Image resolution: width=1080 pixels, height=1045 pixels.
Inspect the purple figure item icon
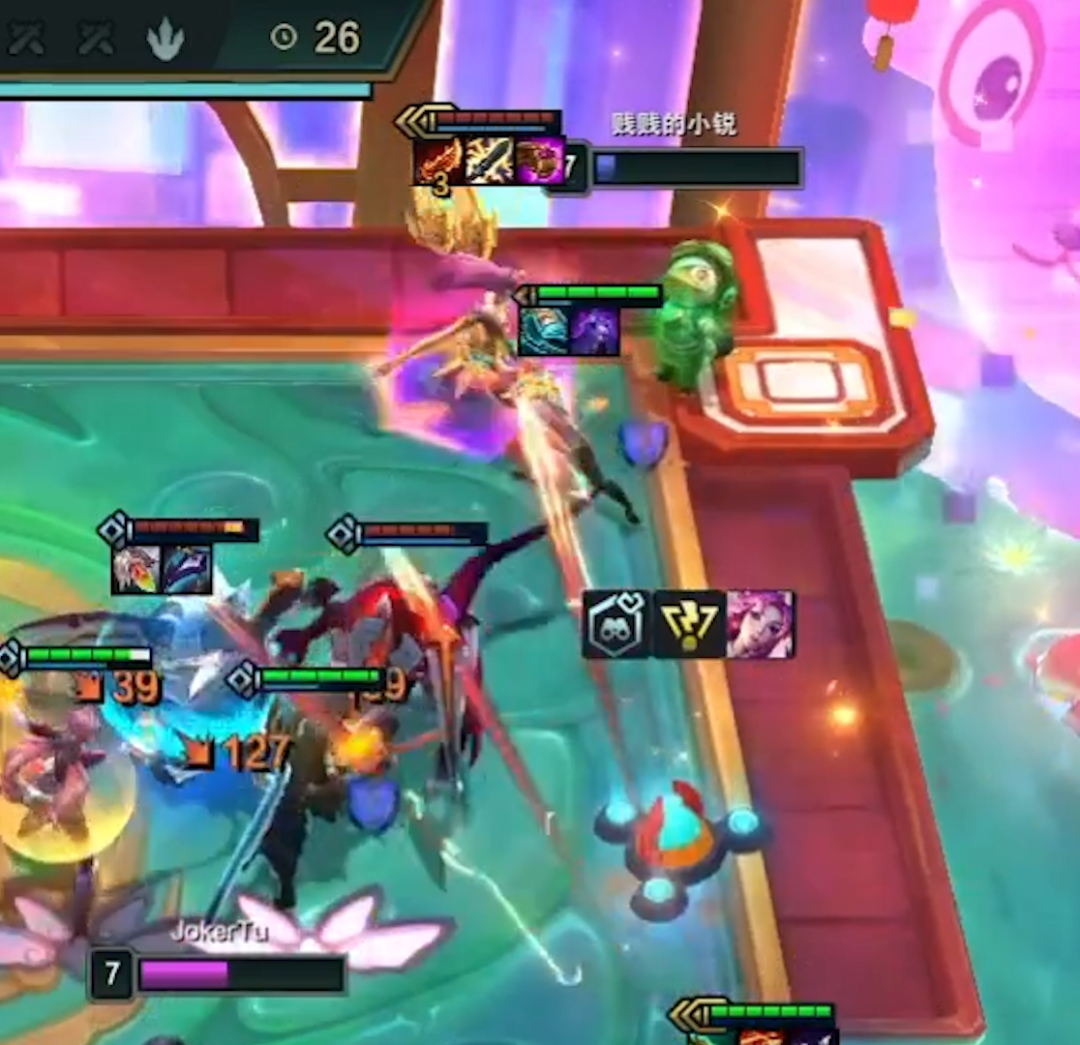[x=595, y=332]
